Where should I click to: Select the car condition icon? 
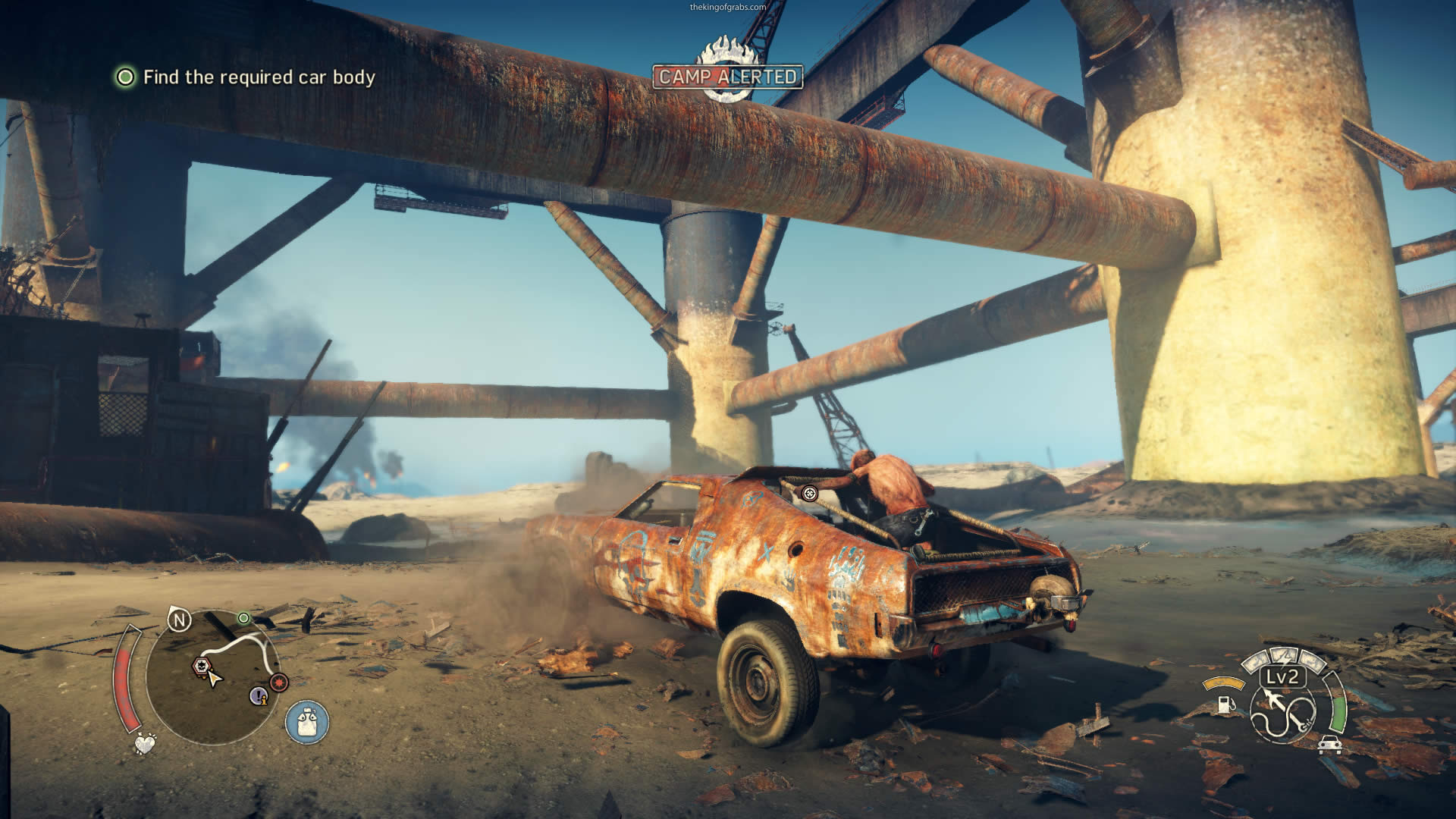(1329, 745)
